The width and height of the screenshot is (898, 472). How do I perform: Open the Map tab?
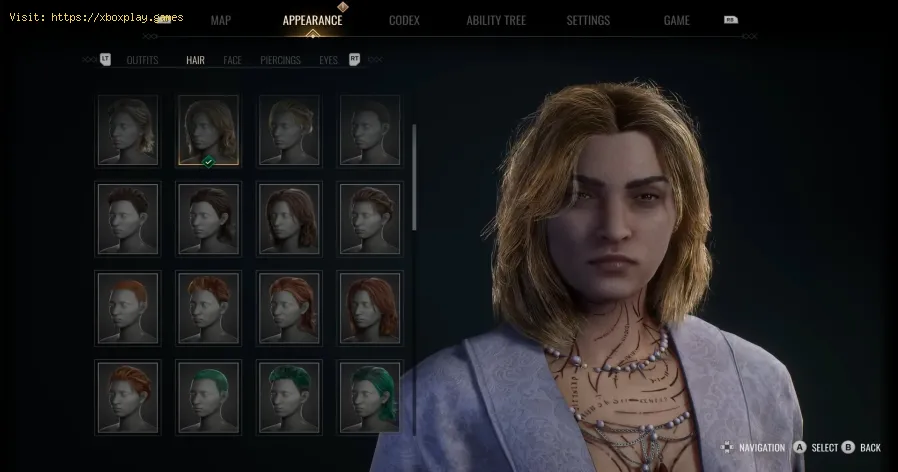pos(221,20)
